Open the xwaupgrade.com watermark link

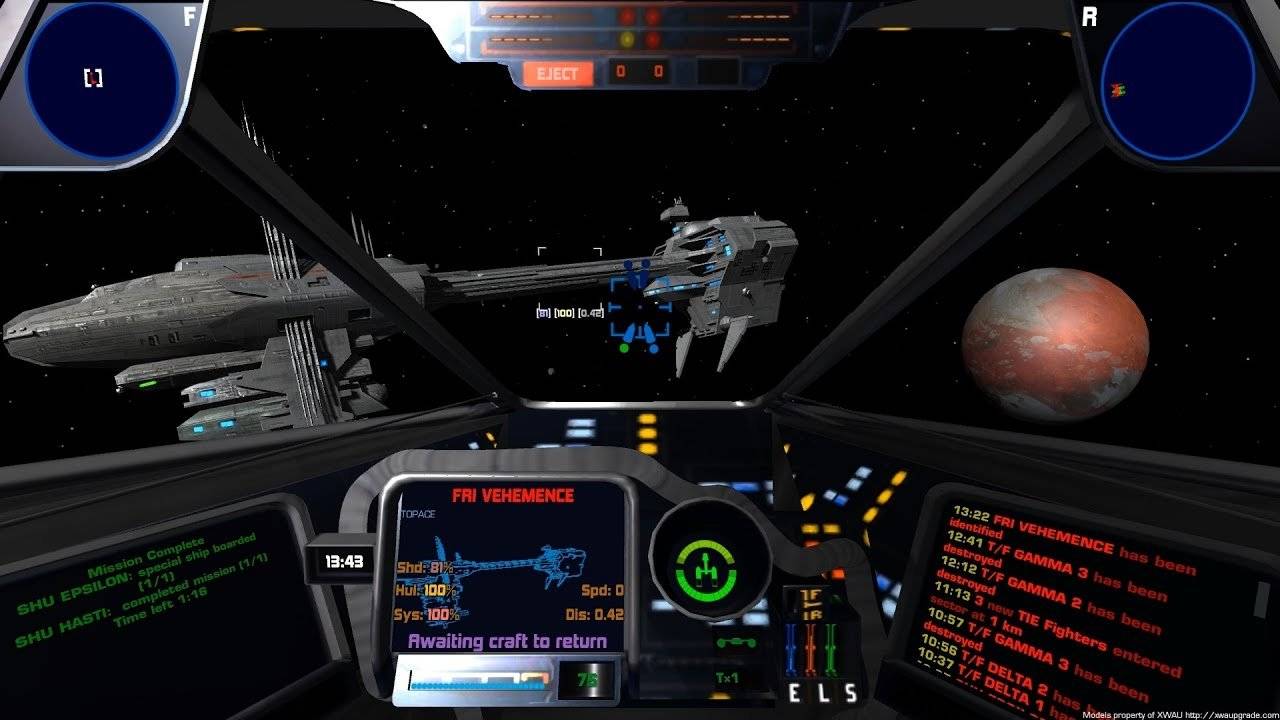point(1228,714)
